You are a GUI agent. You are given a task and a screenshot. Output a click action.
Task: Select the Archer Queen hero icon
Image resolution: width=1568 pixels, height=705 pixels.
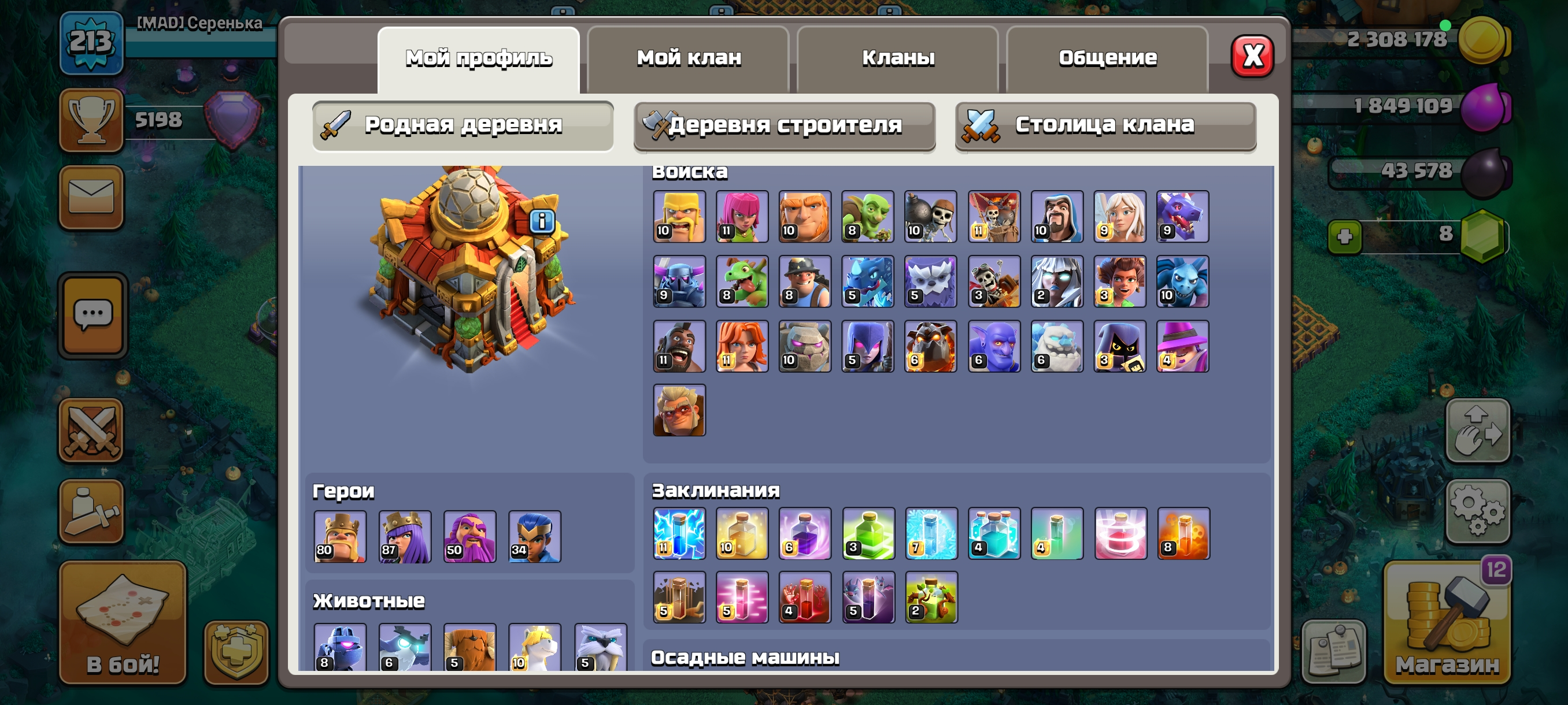(405, 536)
